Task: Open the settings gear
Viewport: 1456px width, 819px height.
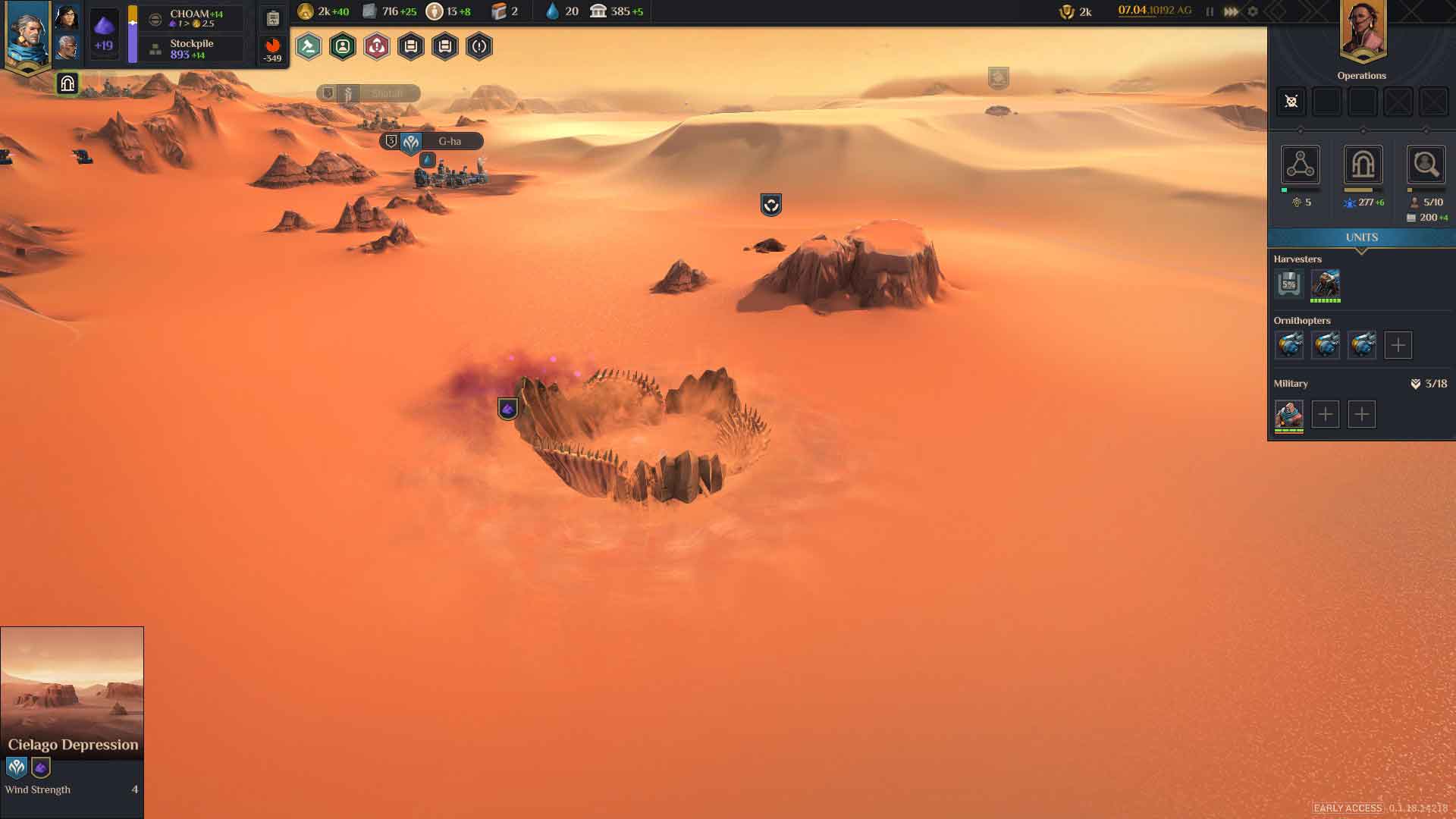Action: [x=1253, y=11]
